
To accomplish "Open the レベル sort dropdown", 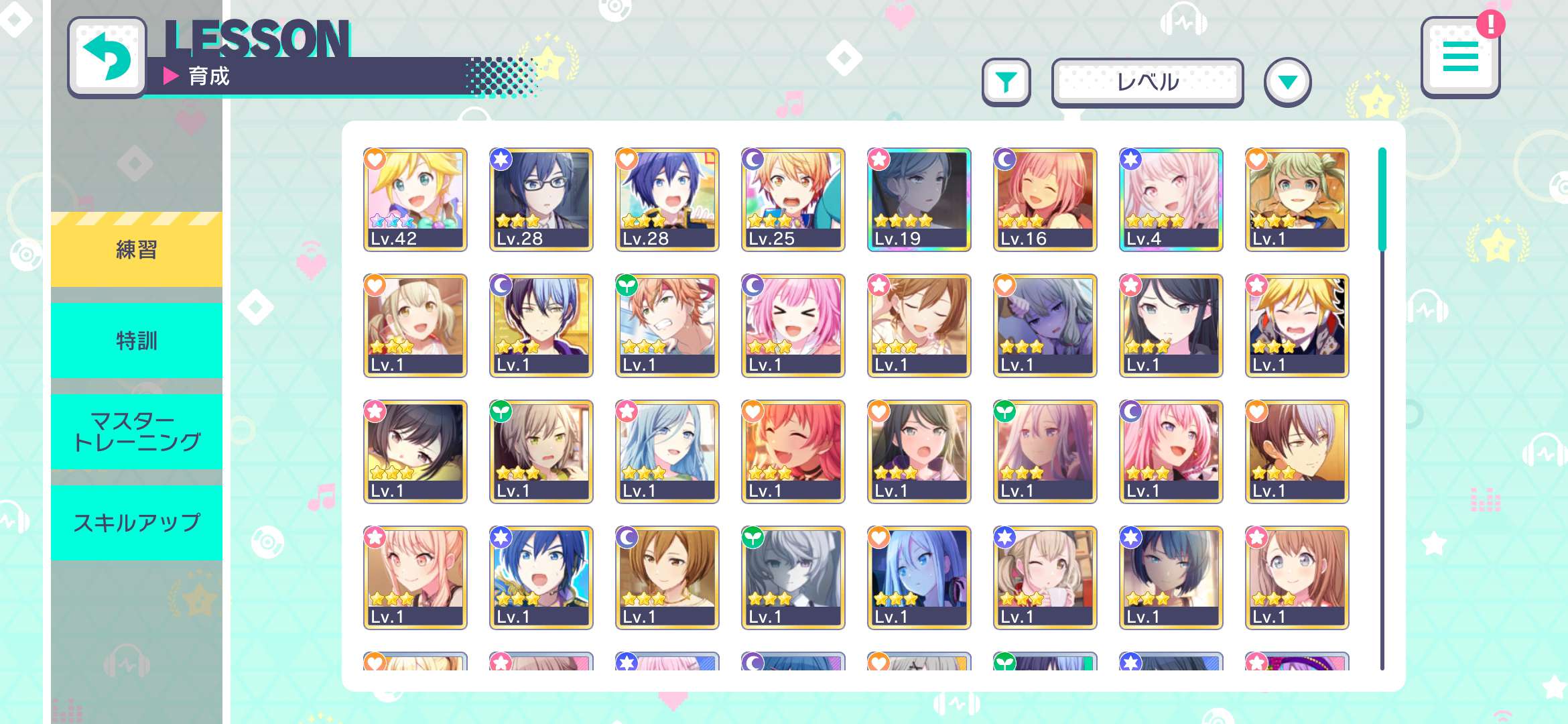I will click(1147, 82).
